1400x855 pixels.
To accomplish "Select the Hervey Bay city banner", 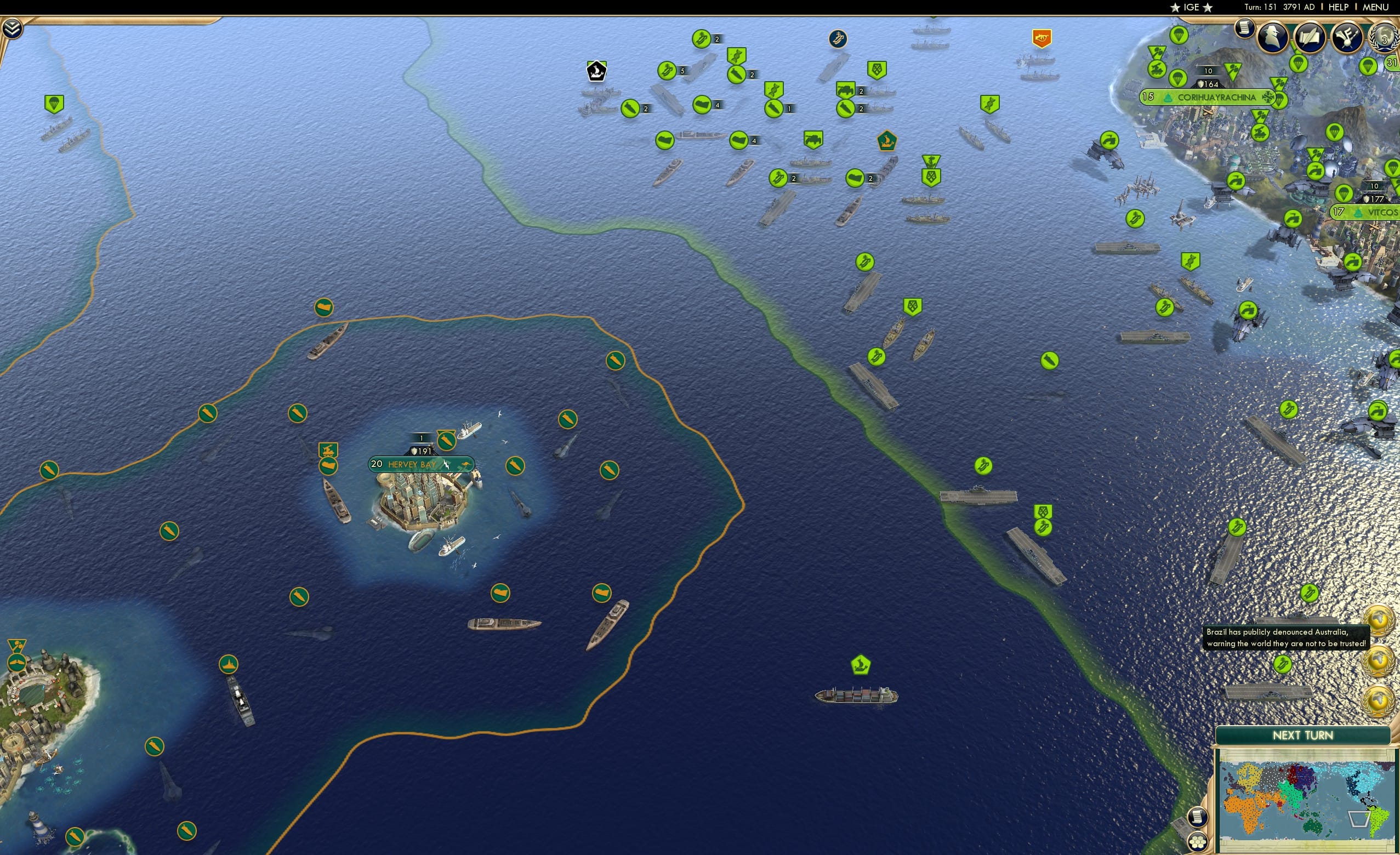I will 422,464.
